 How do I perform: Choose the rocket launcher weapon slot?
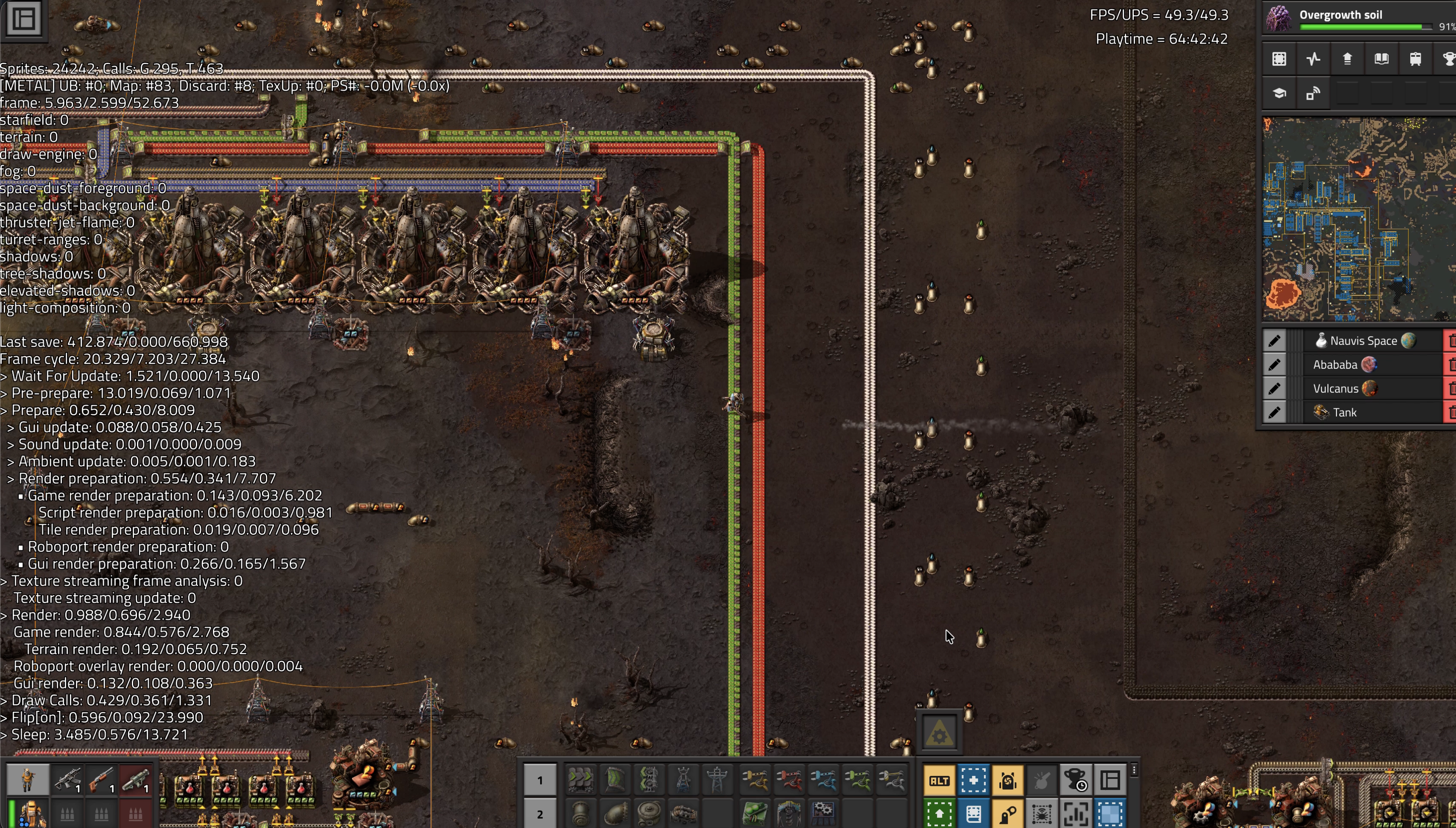point(135,780)
